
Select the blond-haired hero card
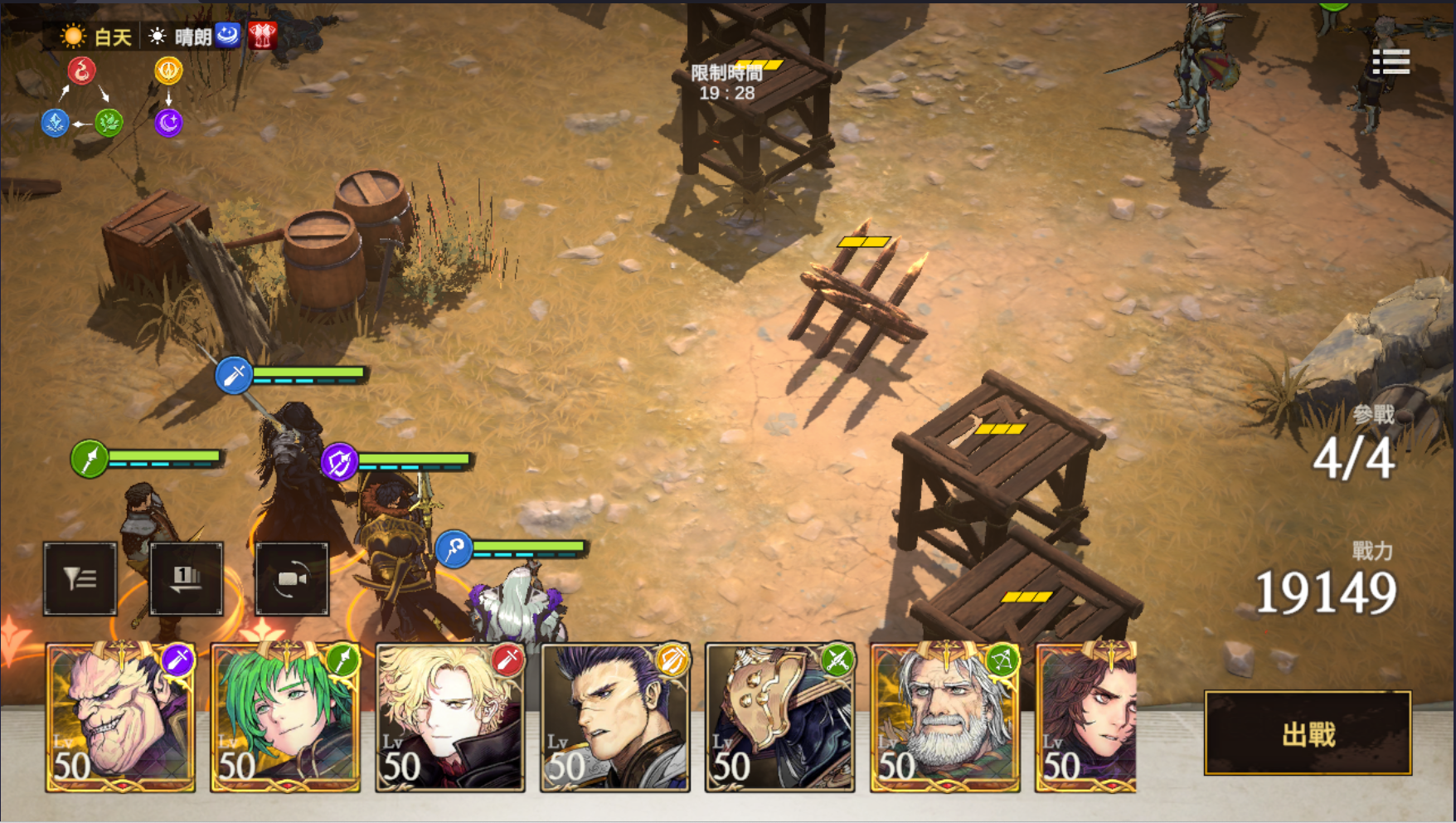tap(450, 717)
